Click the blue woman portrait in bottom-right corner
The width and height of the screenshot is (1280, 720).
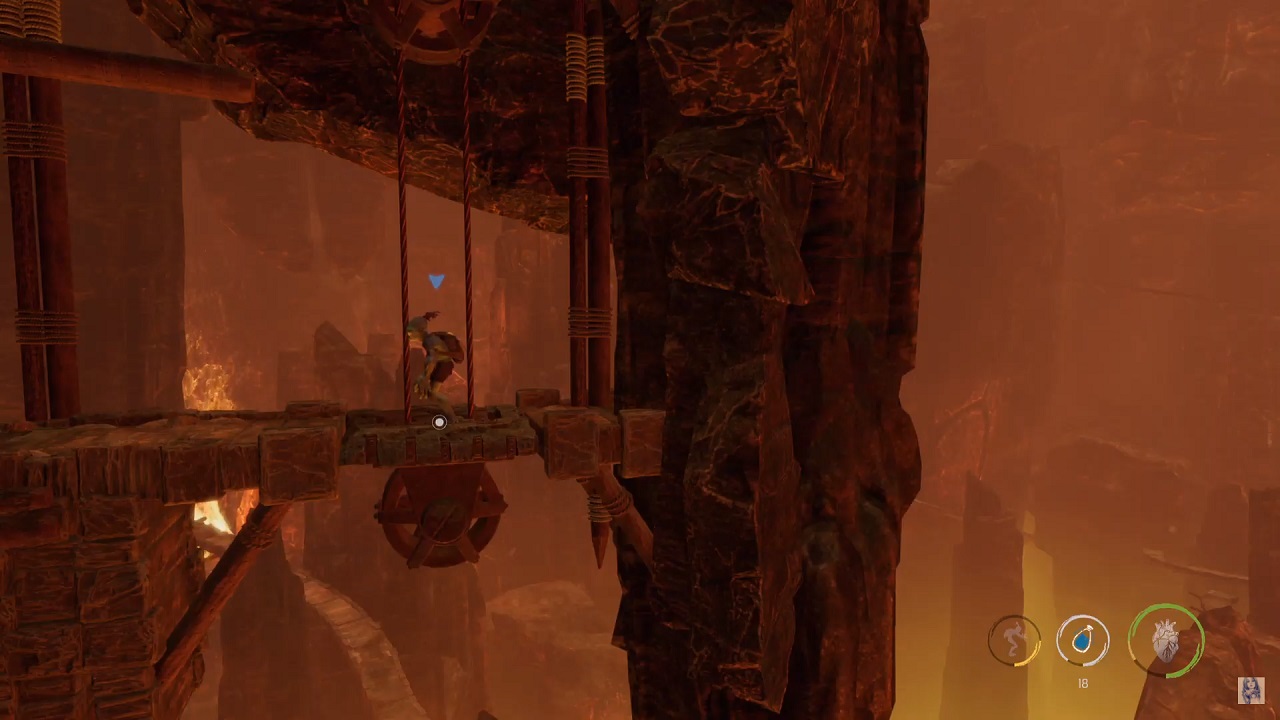[x=1252, y=691]
